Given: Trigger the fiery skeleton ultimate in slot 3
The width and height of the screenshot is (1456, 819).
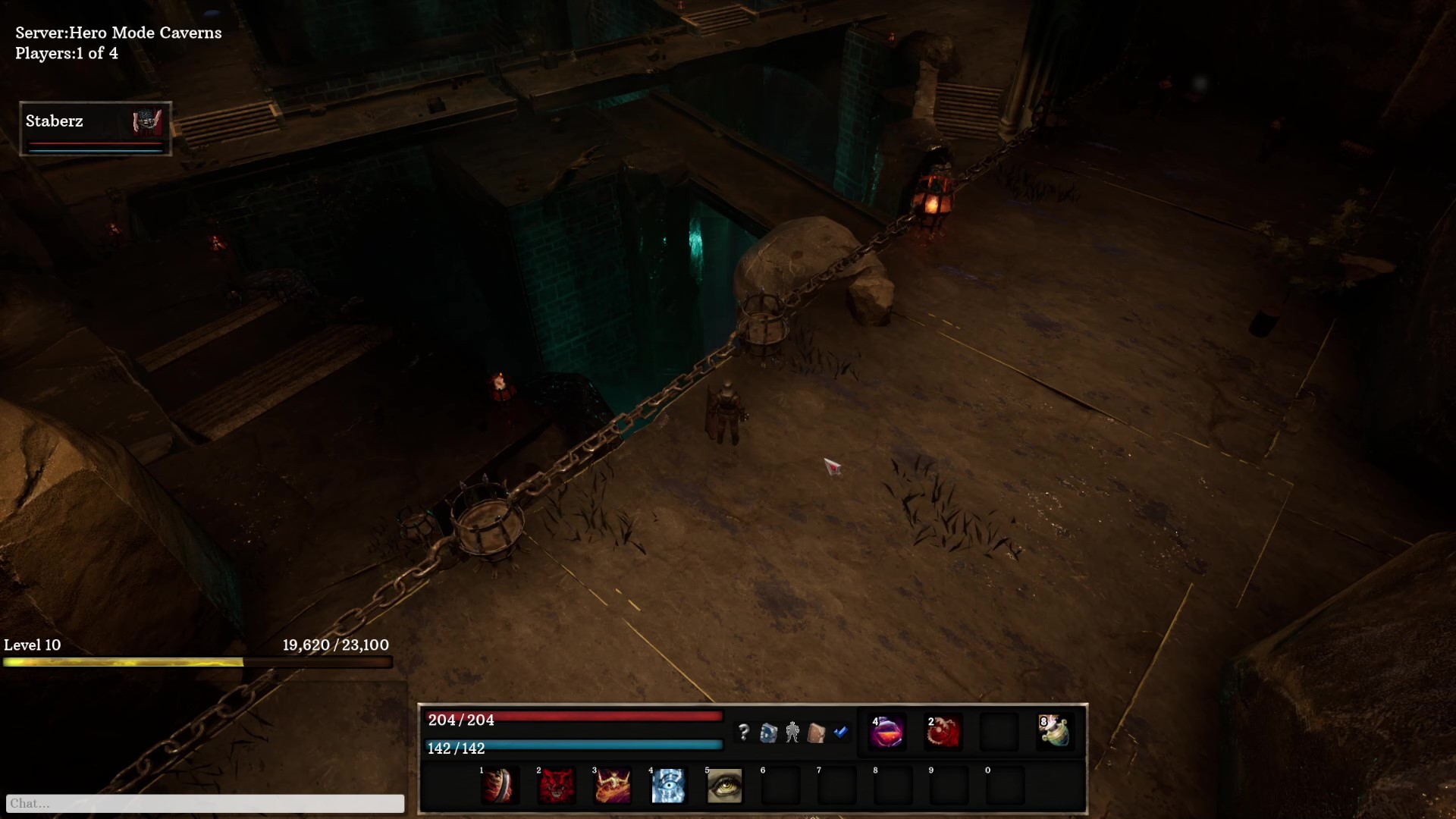Looking at the screenshot, I should (612, 786).
